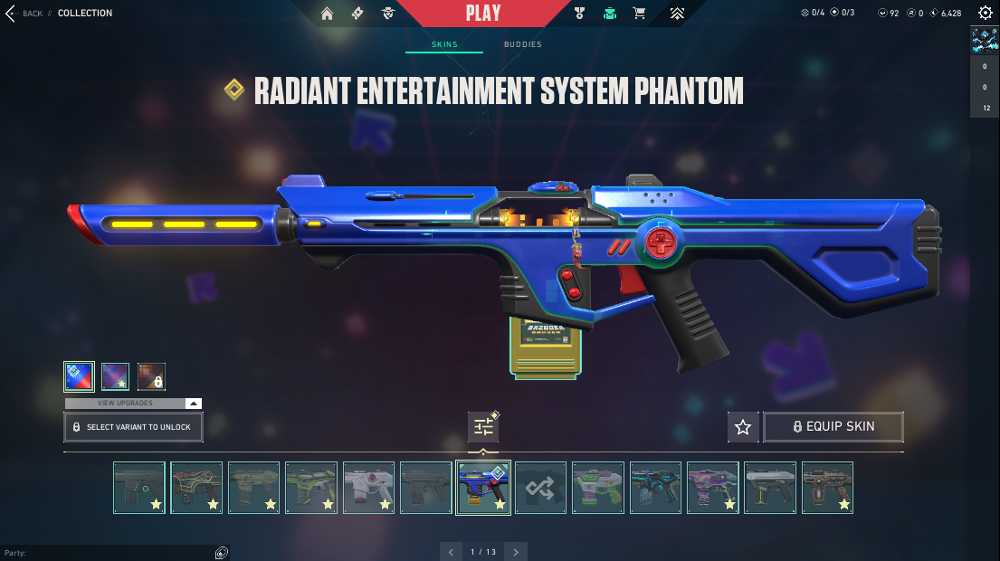Screen dimensions: 1000x561
Task: Favorite this skin with the star button
Action: (x=742, y=427)
